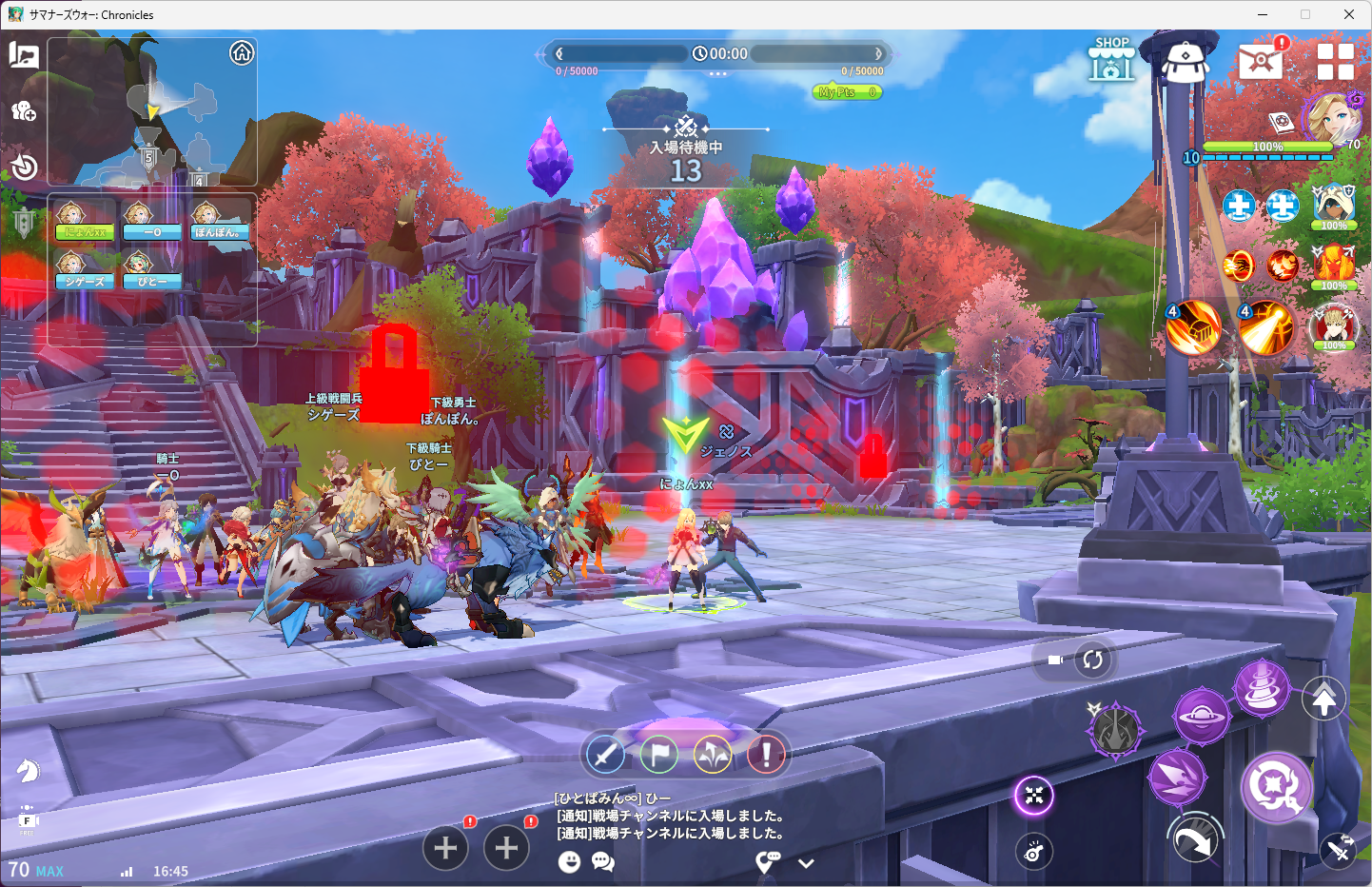Viewport: 1372px width, 887px height.
Task: Activate the jump up-arrow button
Action: (x=1323, y=700)
